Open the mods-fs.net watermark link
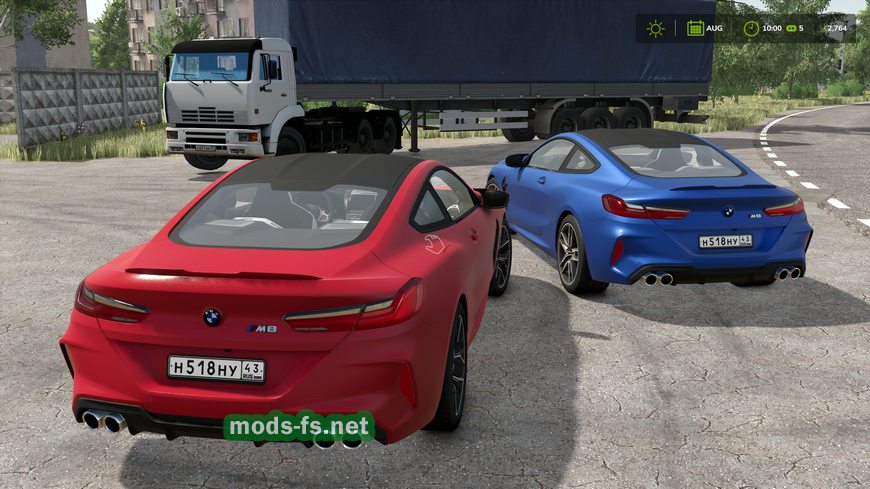This screenshot has height=489, width=870. point(299,427)
